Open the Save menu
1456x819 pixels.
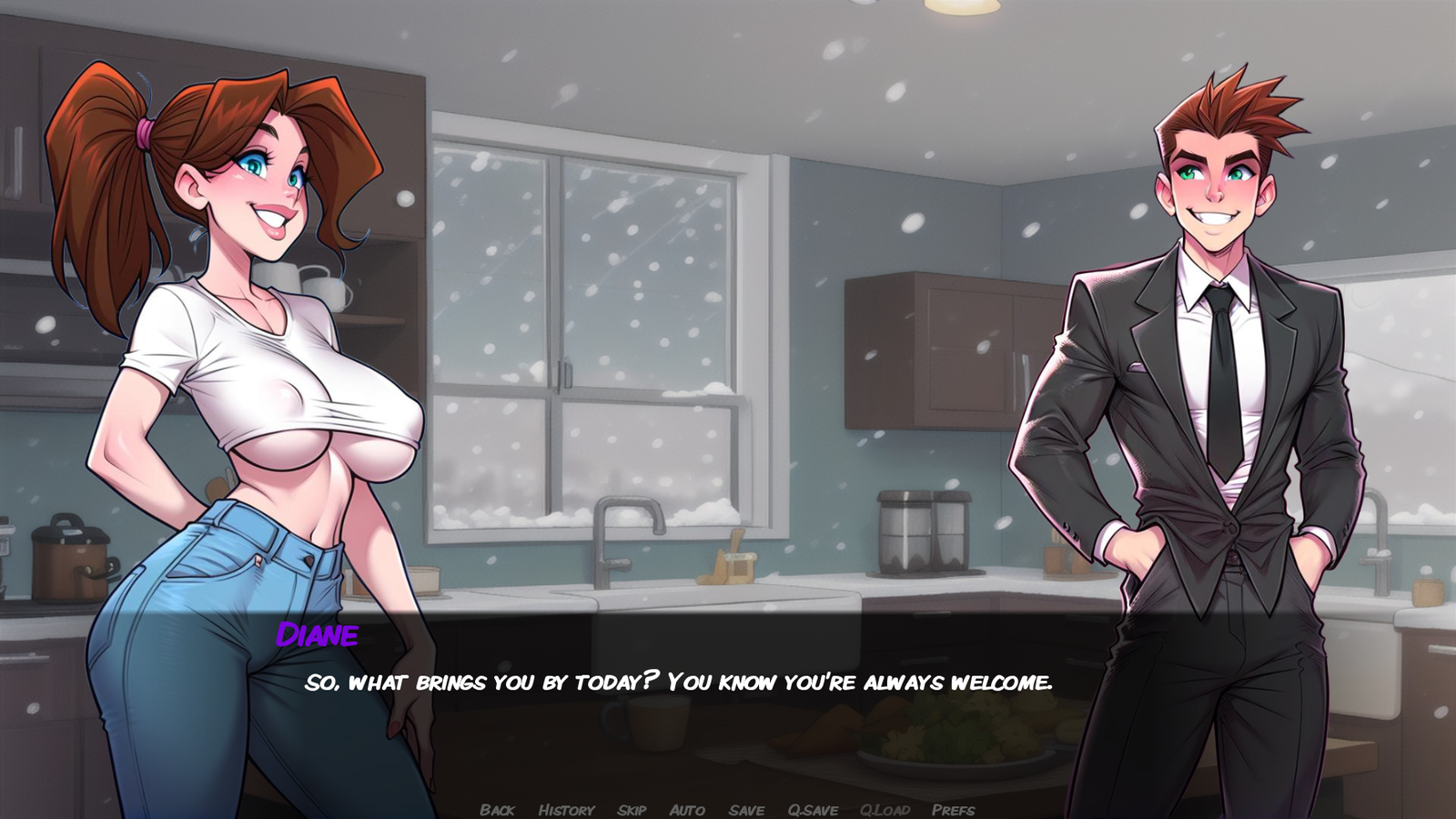pos(746,809)
